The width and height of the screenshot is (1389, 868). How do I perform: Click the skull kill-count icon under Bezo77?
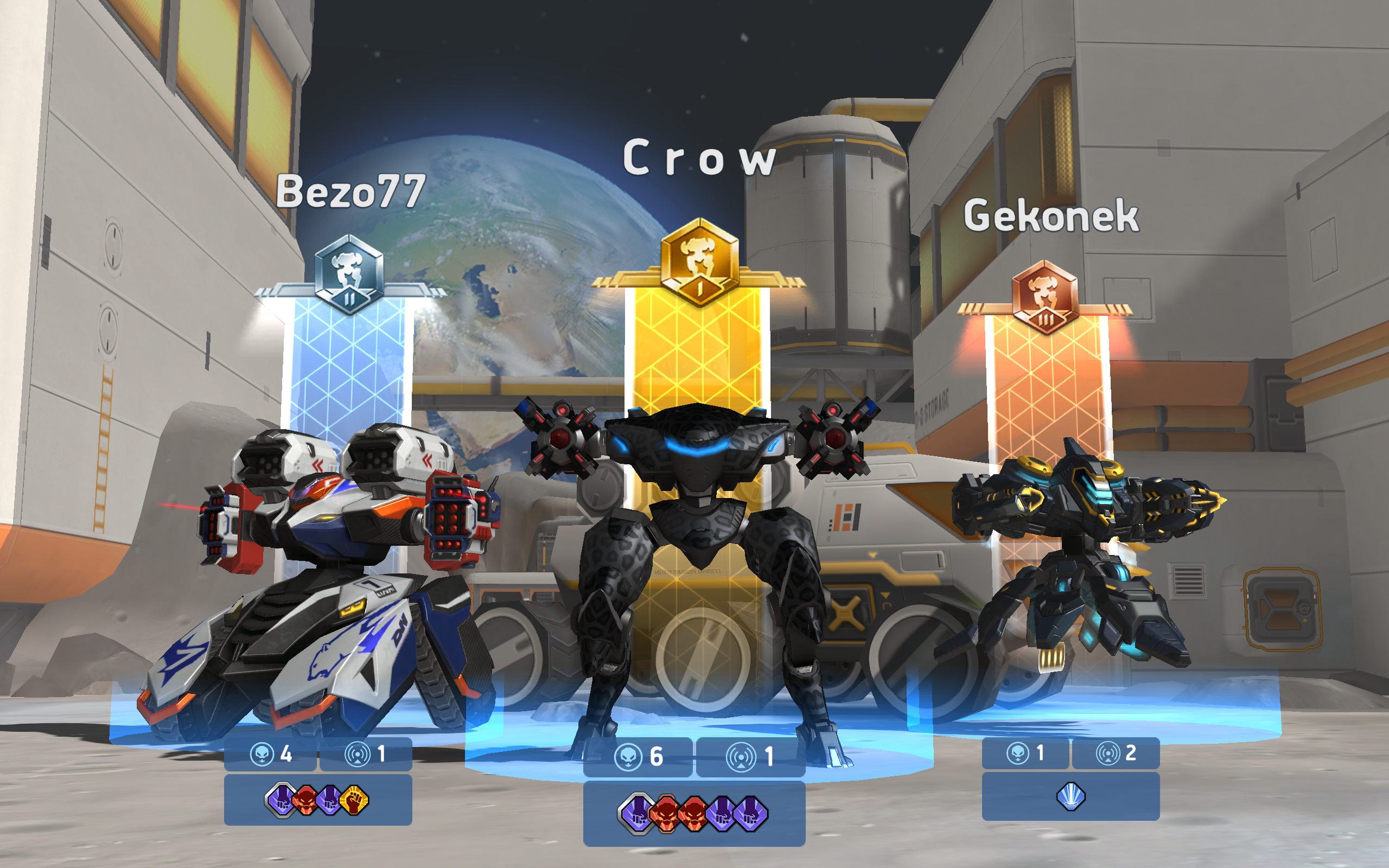pyautogui.click(x=263, y=752)
